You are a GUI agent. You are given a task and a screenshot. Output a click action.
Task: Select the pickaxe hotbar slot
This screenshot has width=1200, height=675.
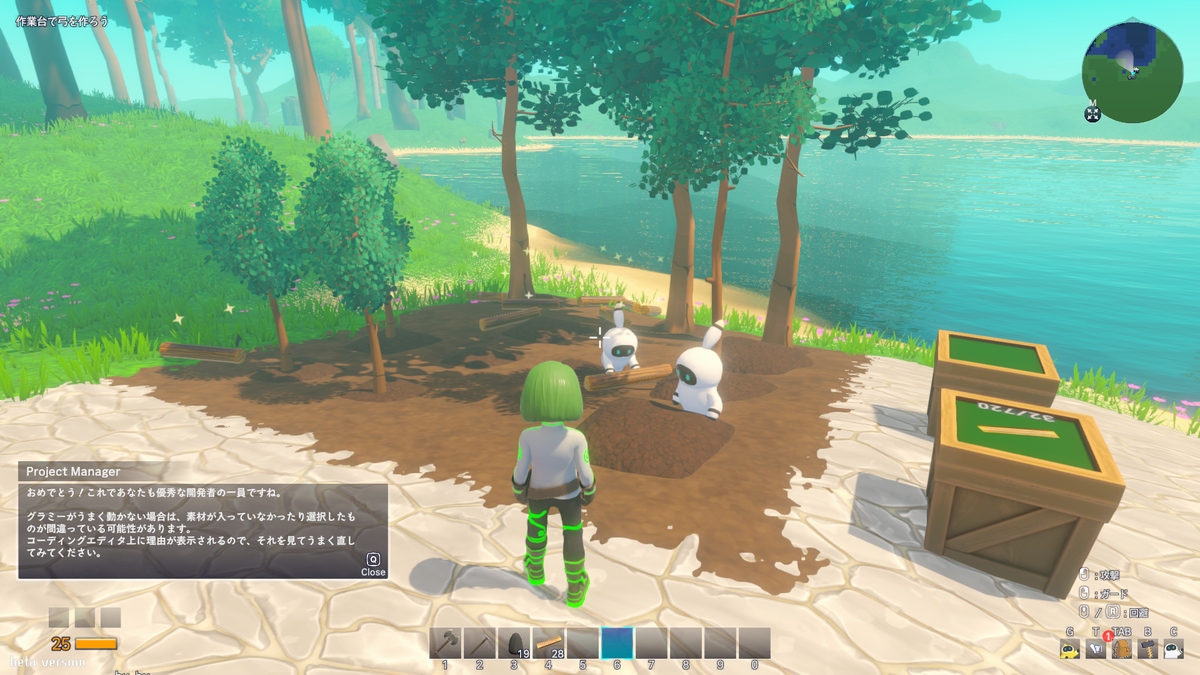[x=480, y=643]
